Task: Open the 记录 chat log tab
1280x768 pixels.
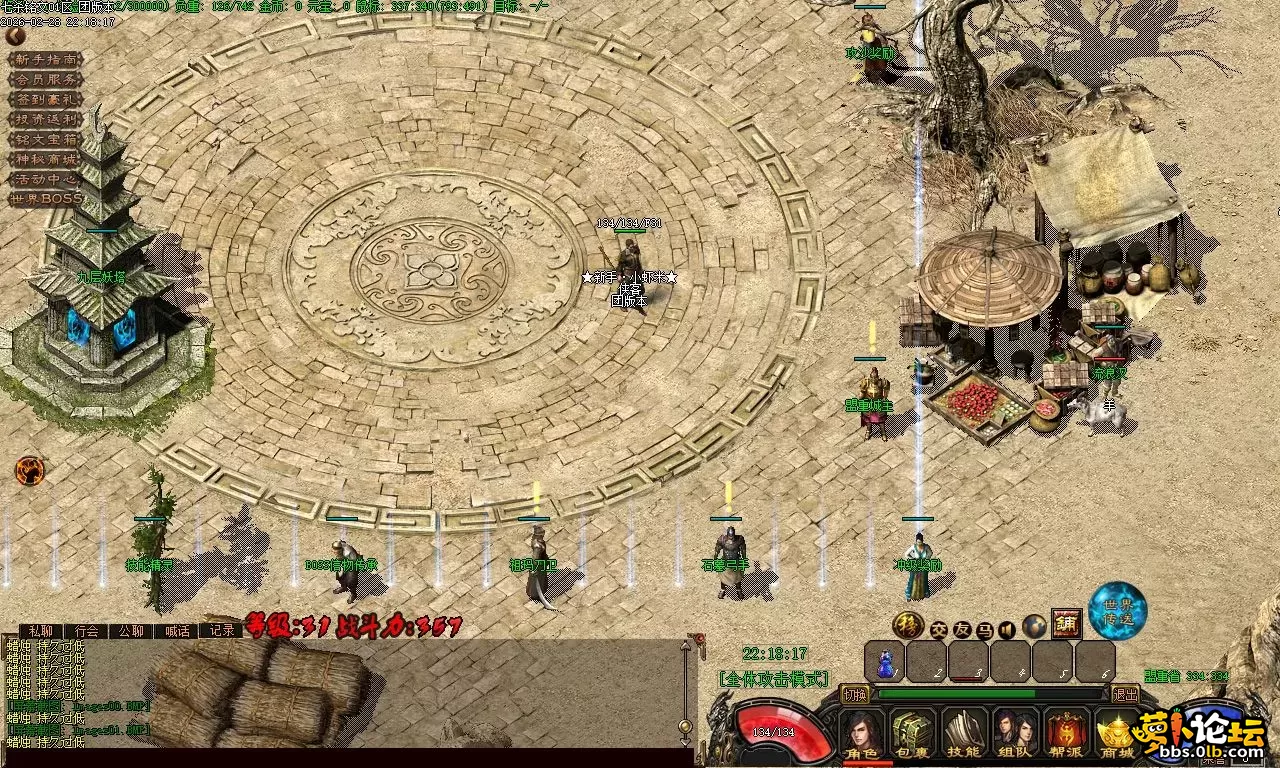Action: pos(221,631)
